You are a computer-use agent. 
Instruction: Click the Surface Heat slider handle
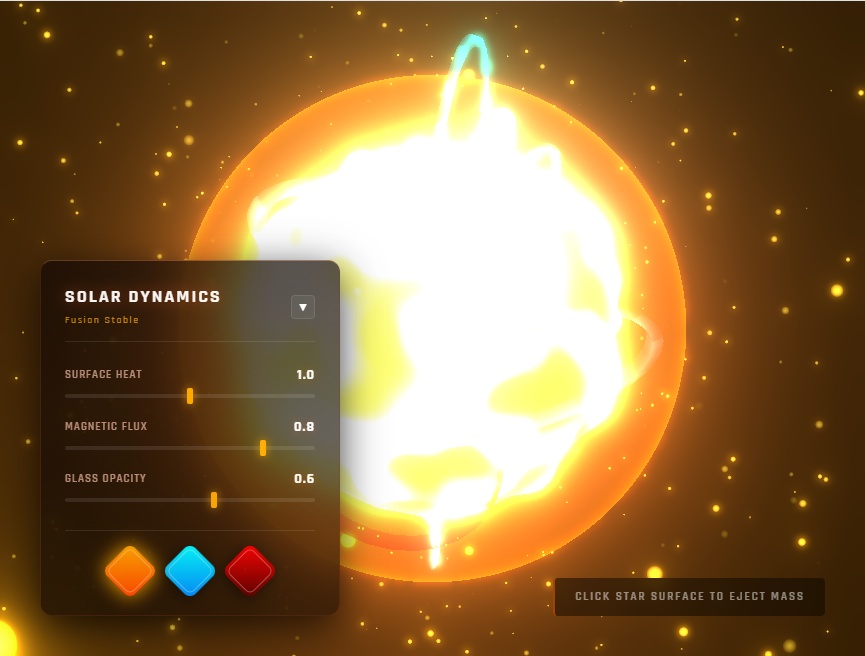coord(190,396)
